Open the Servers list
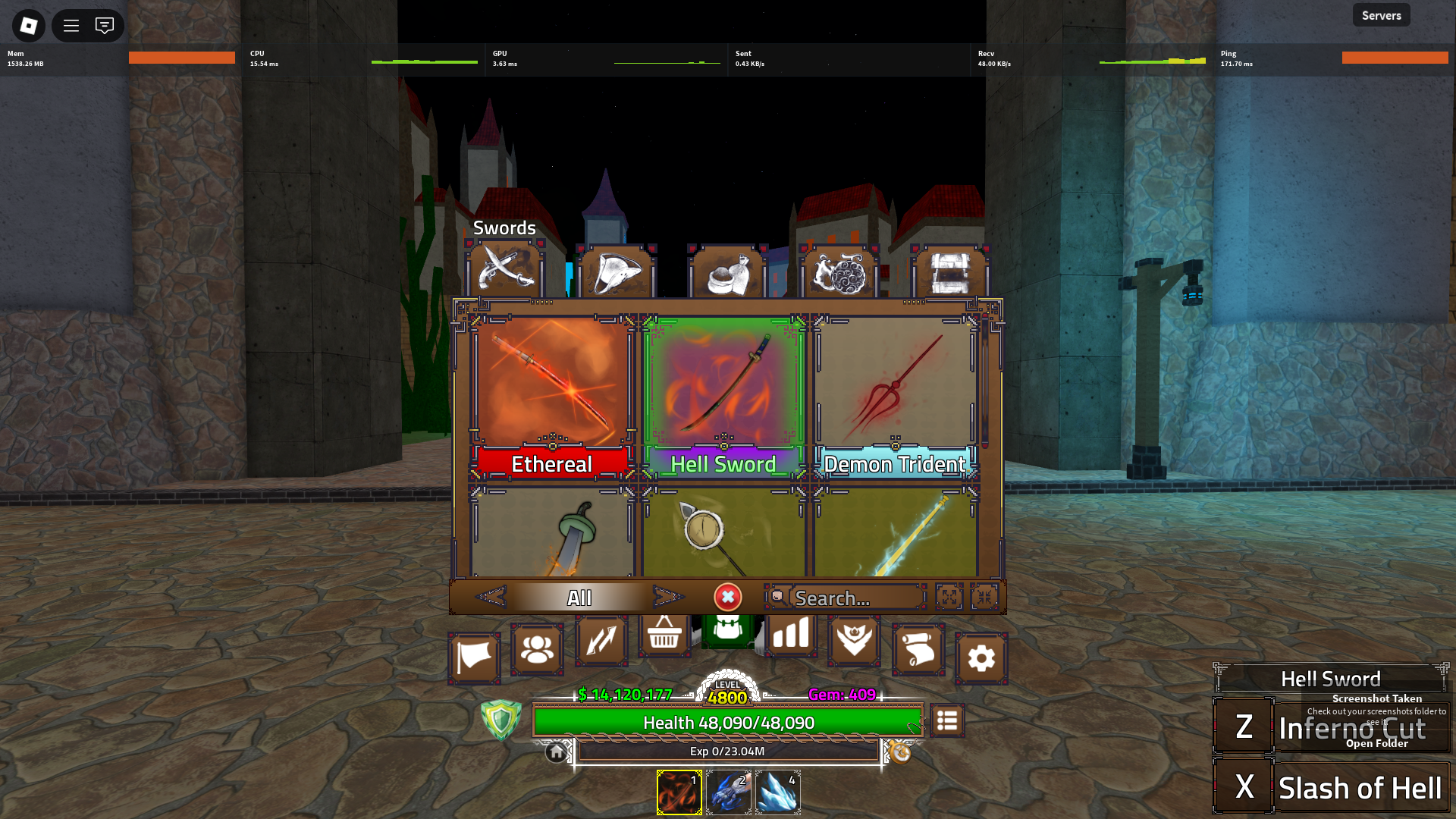Viewport: 1456px width, 819px height. click(x=1381, y=15)
